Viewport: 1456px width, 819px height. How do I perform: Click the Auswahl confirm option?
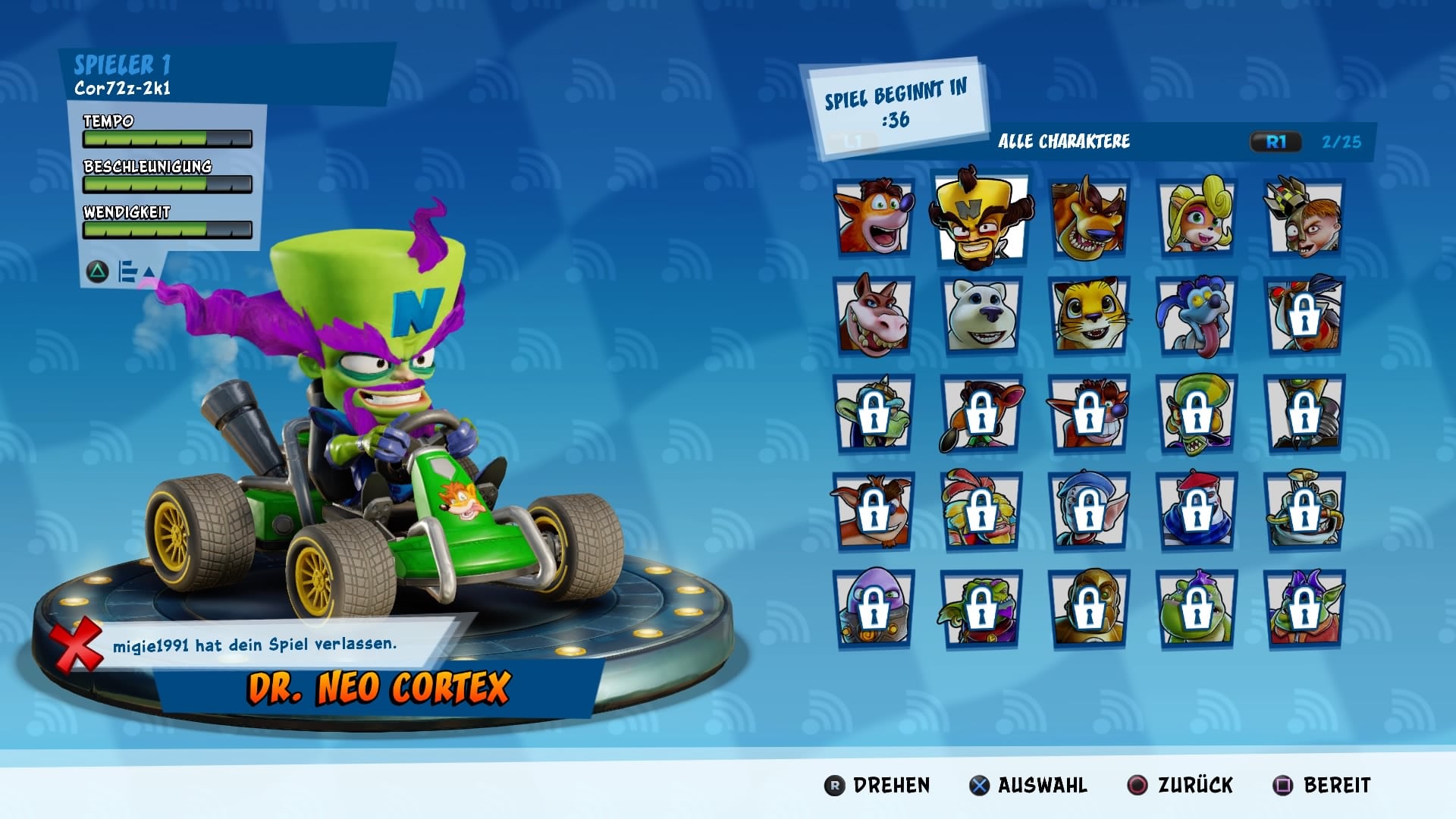[x=1028, y=786]
